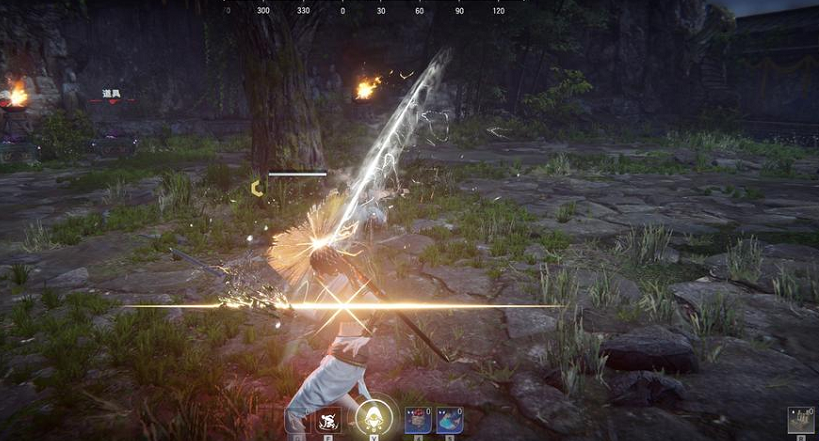Screen dimensions: 819x441
Task: Open the hand-icon slot in the corner
Action: coord(800,419)
